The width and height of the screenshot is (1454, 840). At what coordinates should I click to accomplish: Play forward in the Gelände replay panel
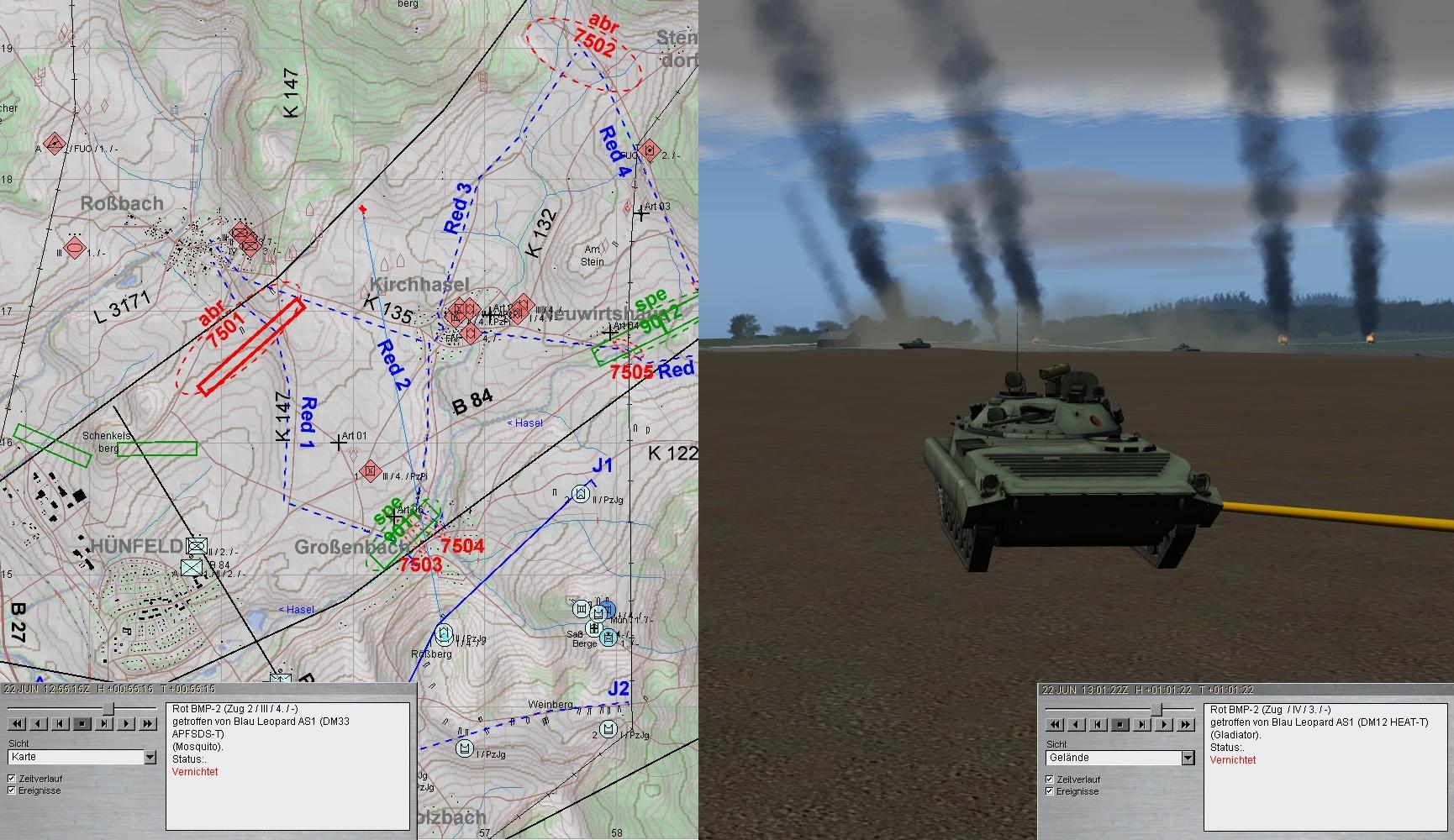coord(1164,724)
